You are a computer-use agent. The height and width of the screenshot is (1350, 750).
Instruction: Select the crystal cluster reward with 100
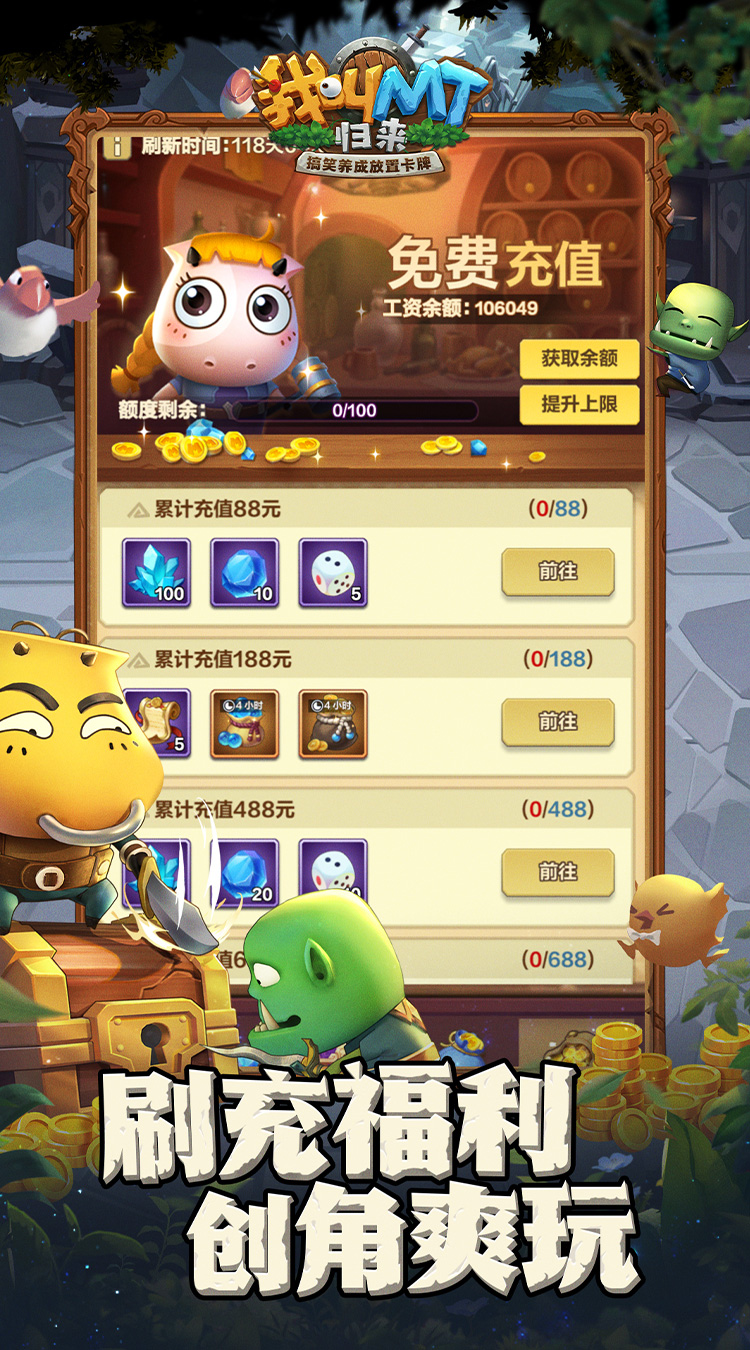tap(157, 573)
